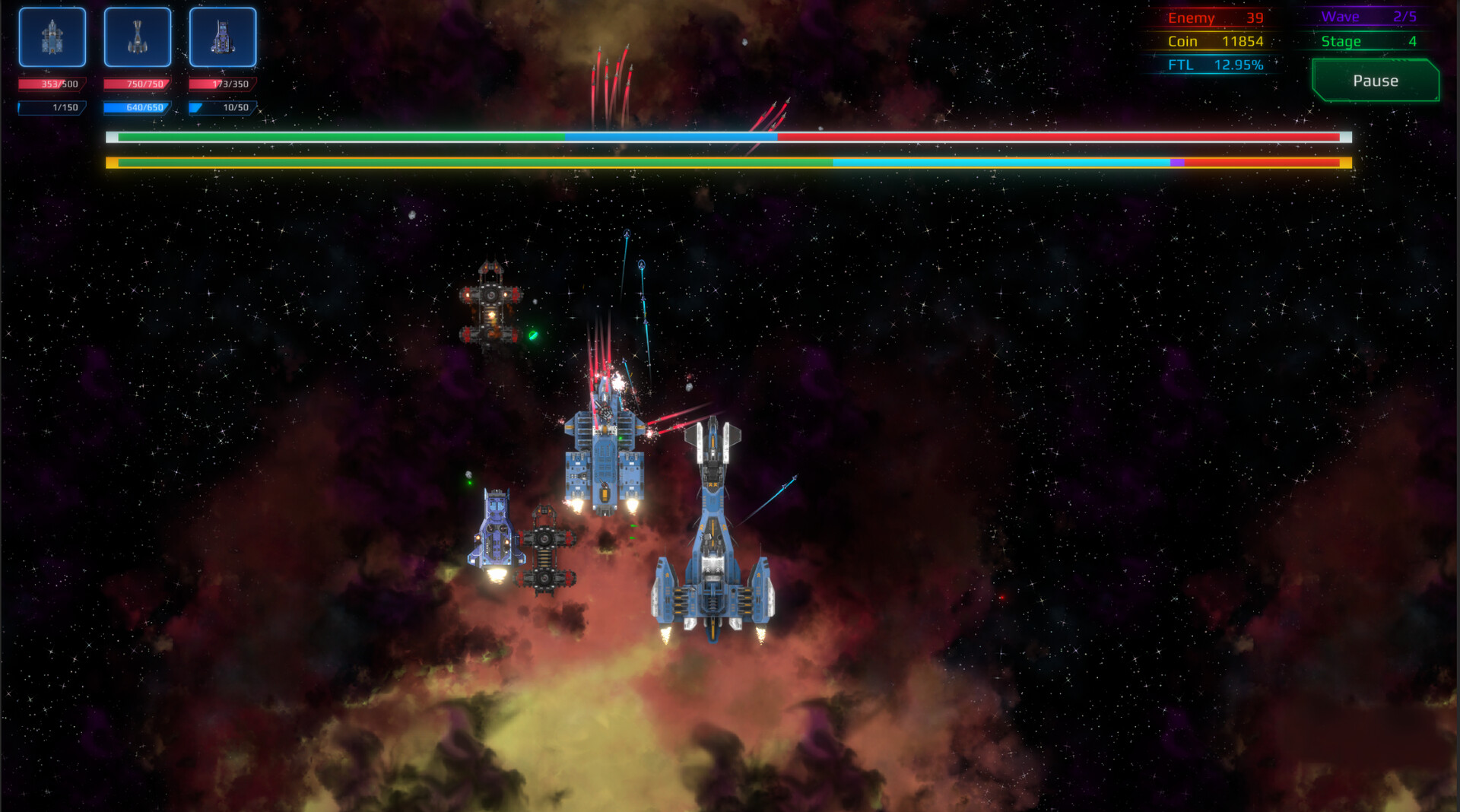Click the dark enemy cross-shaped ship
Screen dimensions: 1460x812
tap(493, 304)
